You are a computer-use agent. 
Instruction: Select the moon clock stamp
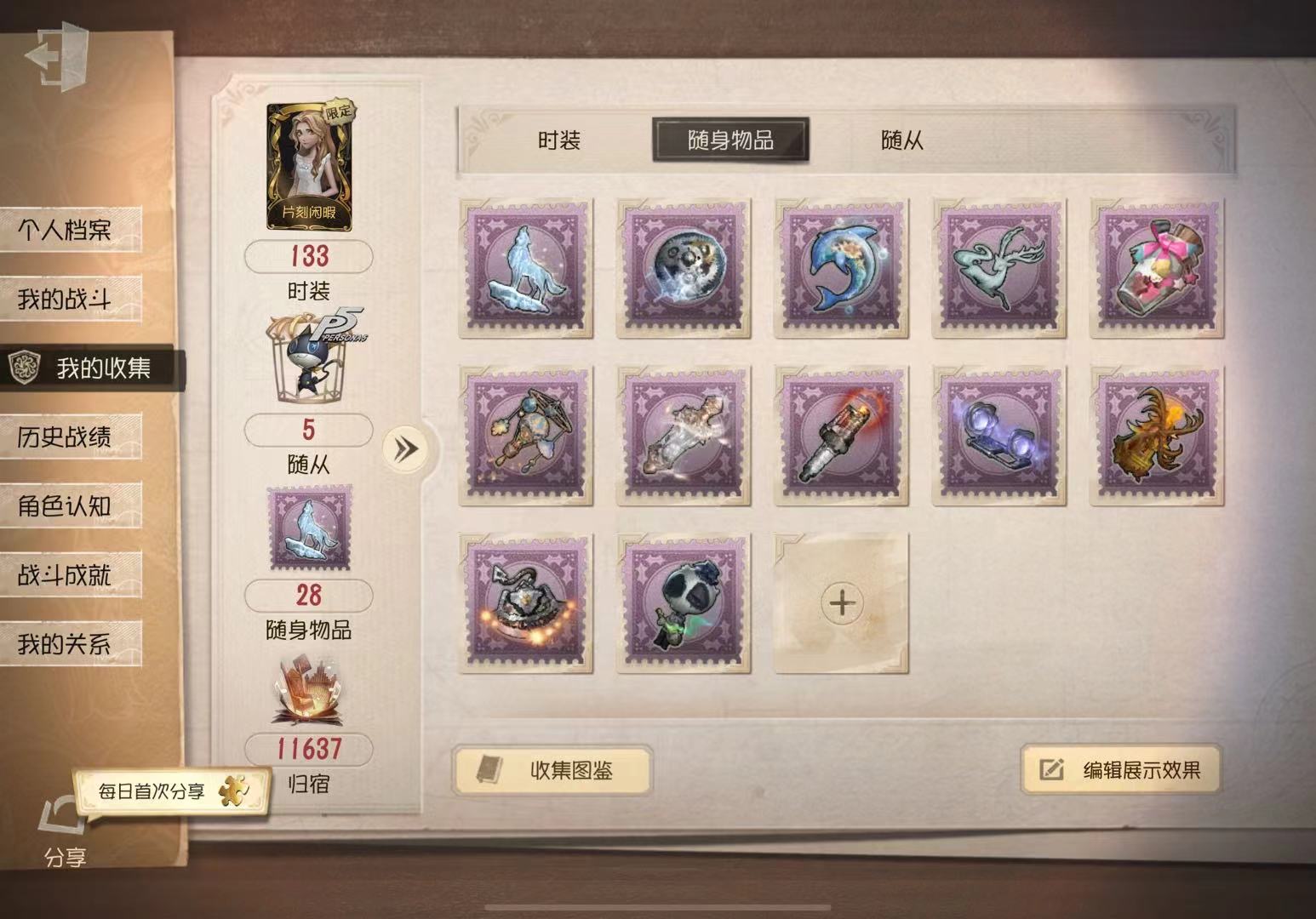click(683, 267)
